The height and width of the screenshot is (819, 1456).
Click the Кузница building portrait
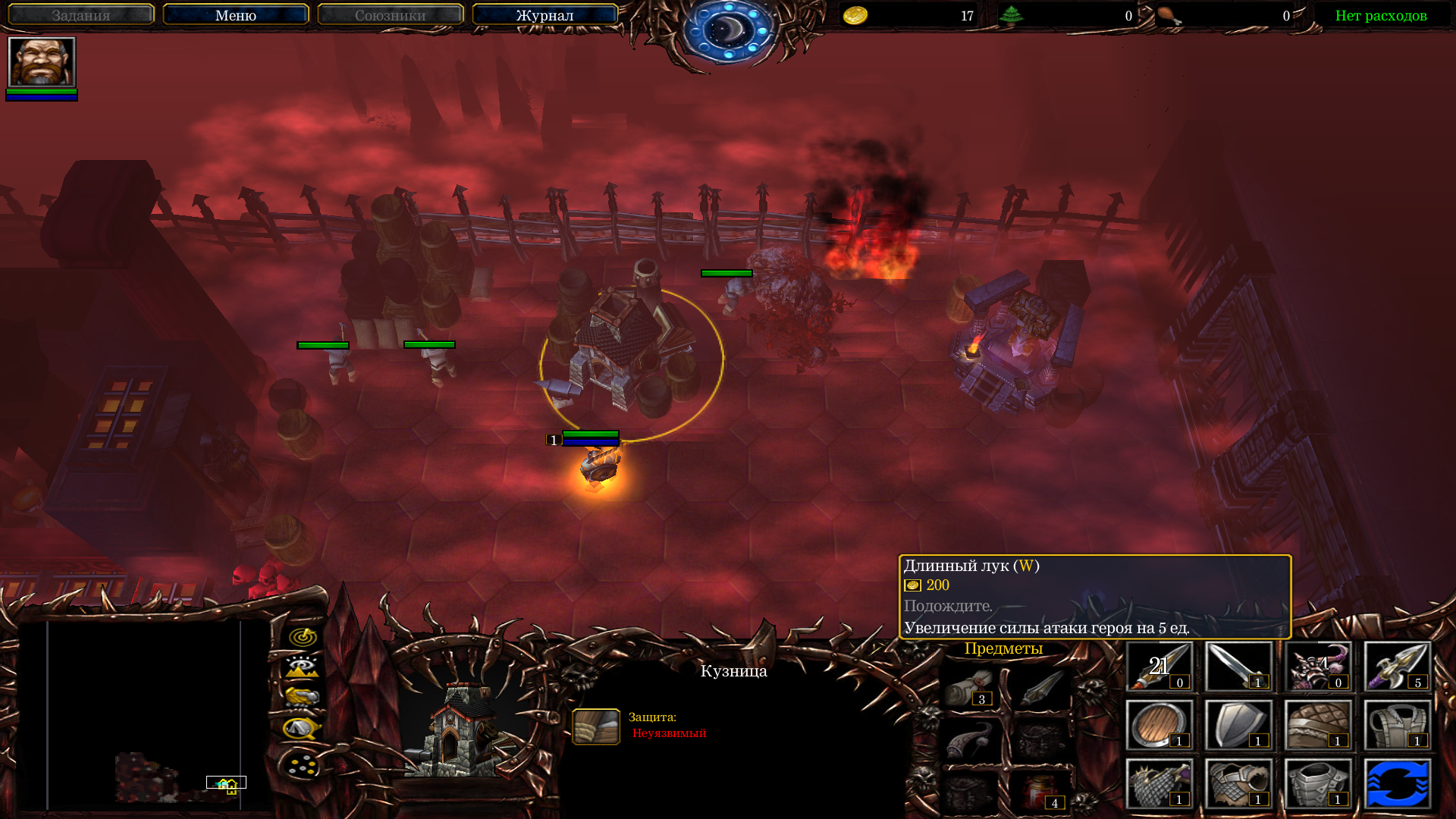click(464, 730)
